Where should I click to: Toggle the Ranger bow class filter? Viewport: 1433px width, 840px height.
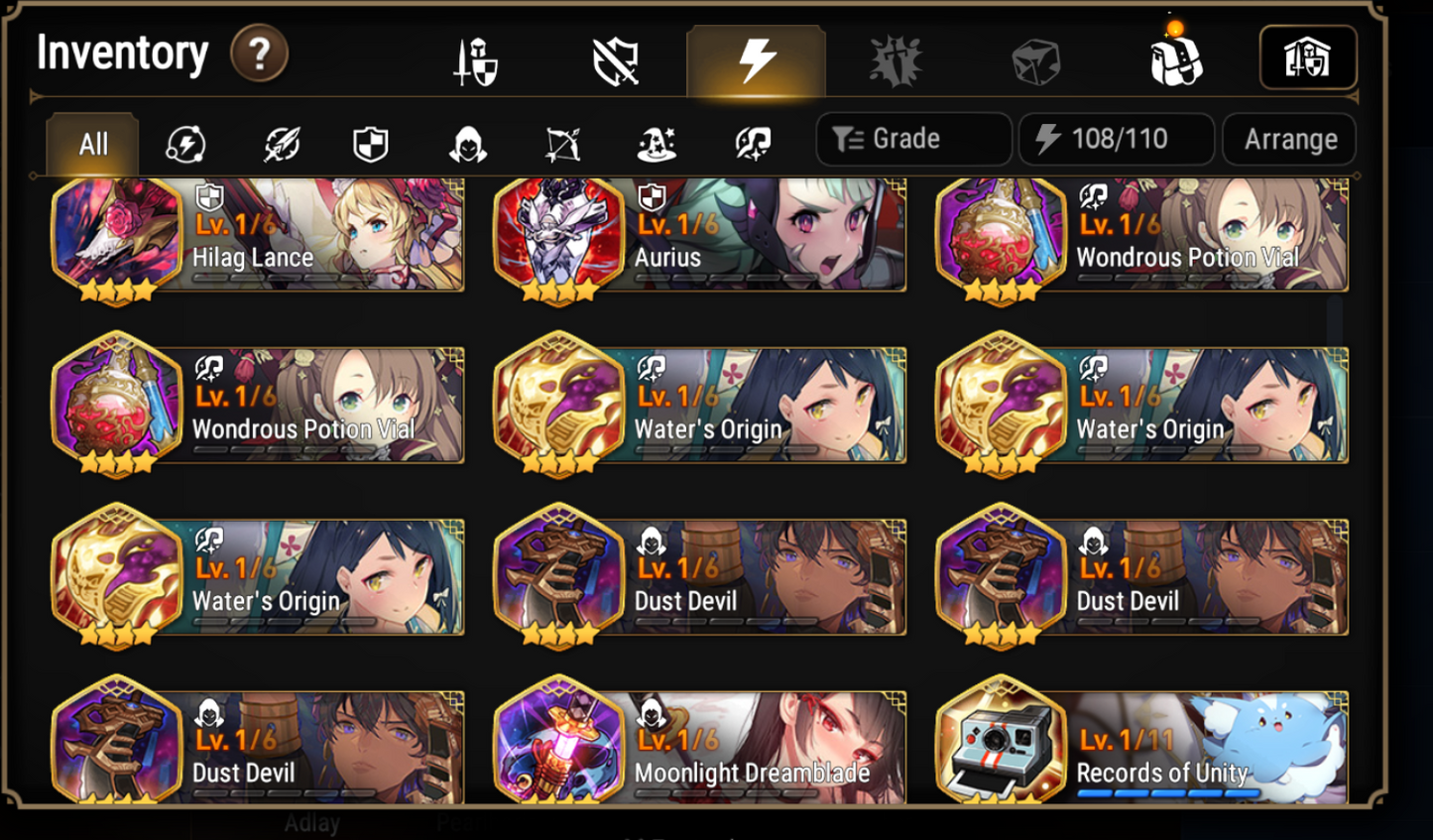click(x=564, y=142)
